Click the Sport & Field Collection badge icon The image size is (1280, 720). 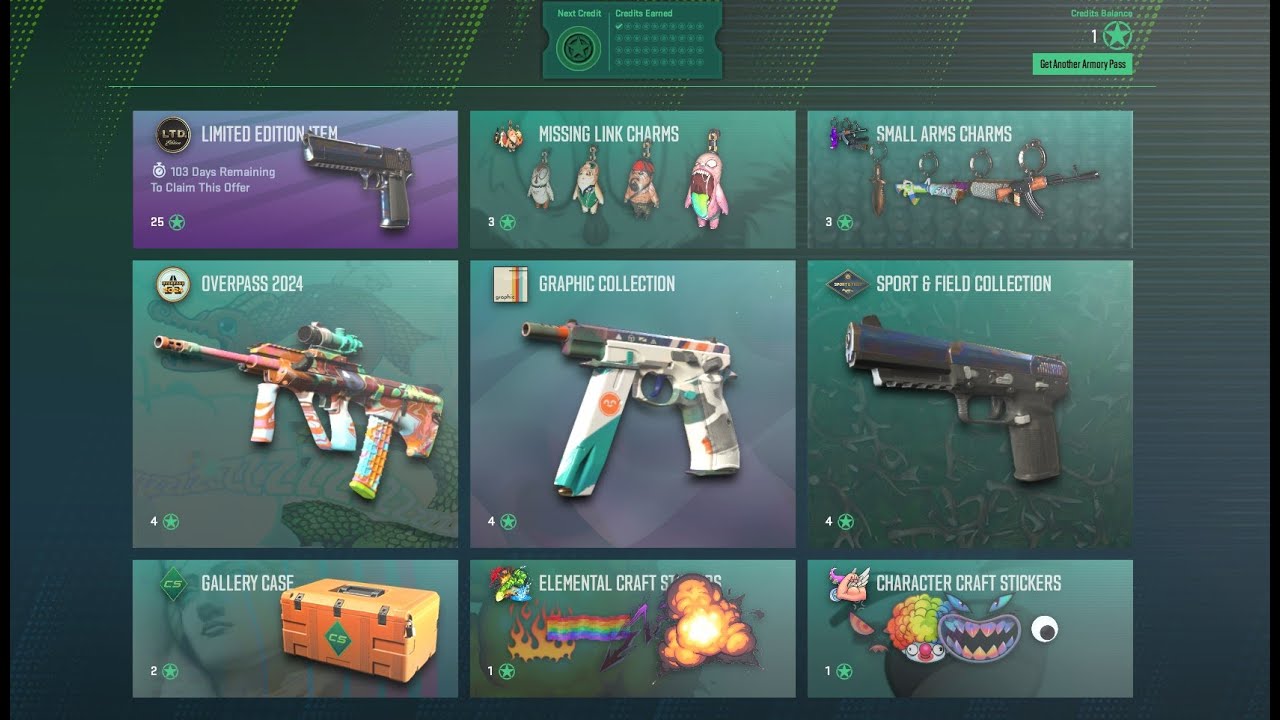pyautogui.click(x=849, y=282)
